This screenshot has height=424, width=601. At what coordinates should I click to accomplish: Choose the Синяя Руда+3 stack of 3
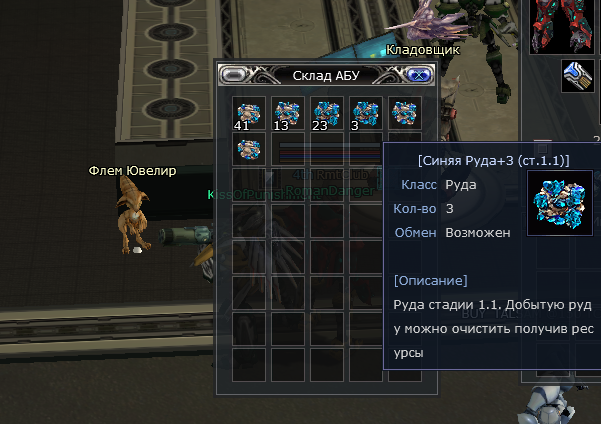366,113
